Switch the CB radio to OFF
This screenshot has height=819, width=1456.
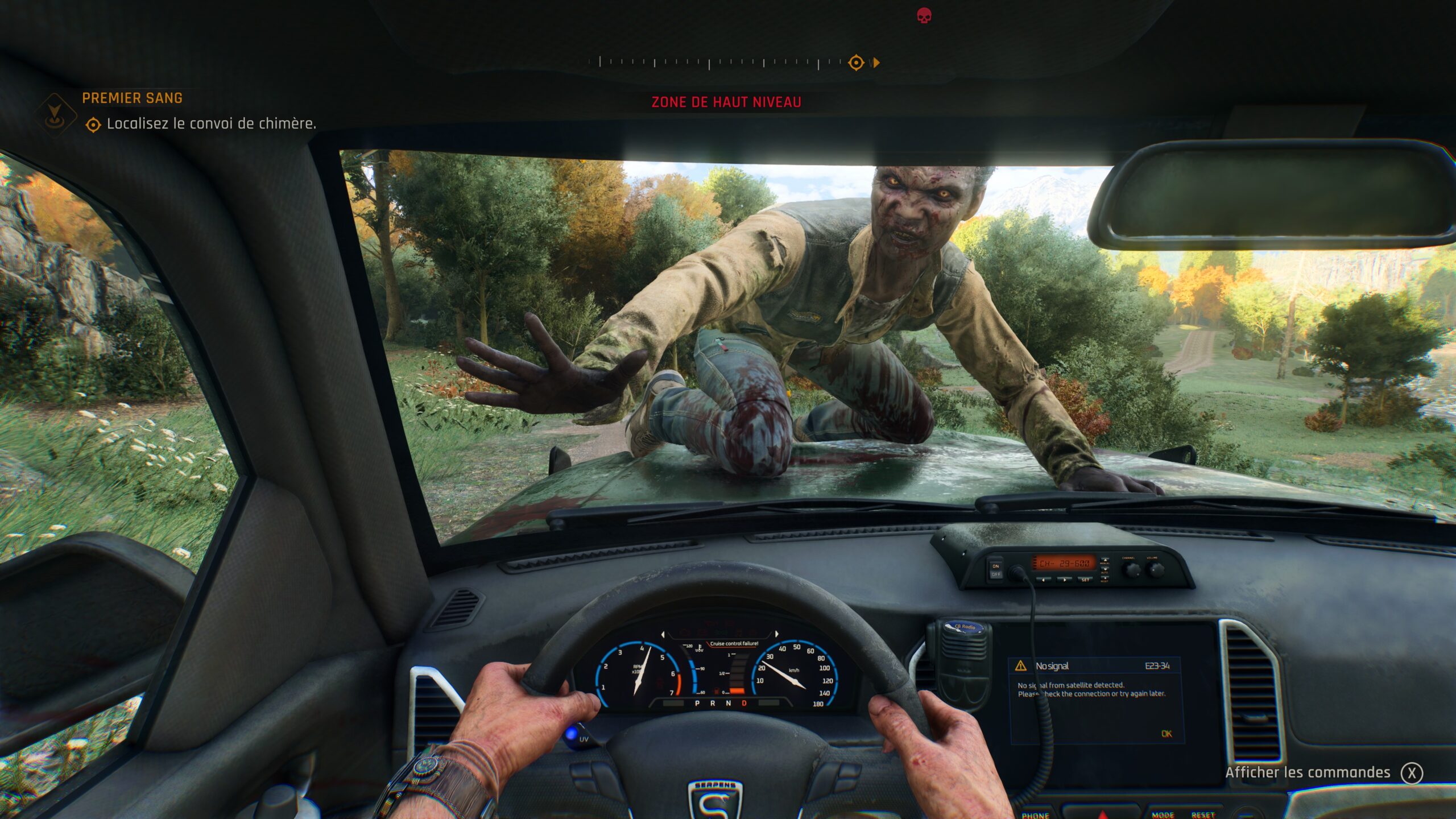click(997, 574)
